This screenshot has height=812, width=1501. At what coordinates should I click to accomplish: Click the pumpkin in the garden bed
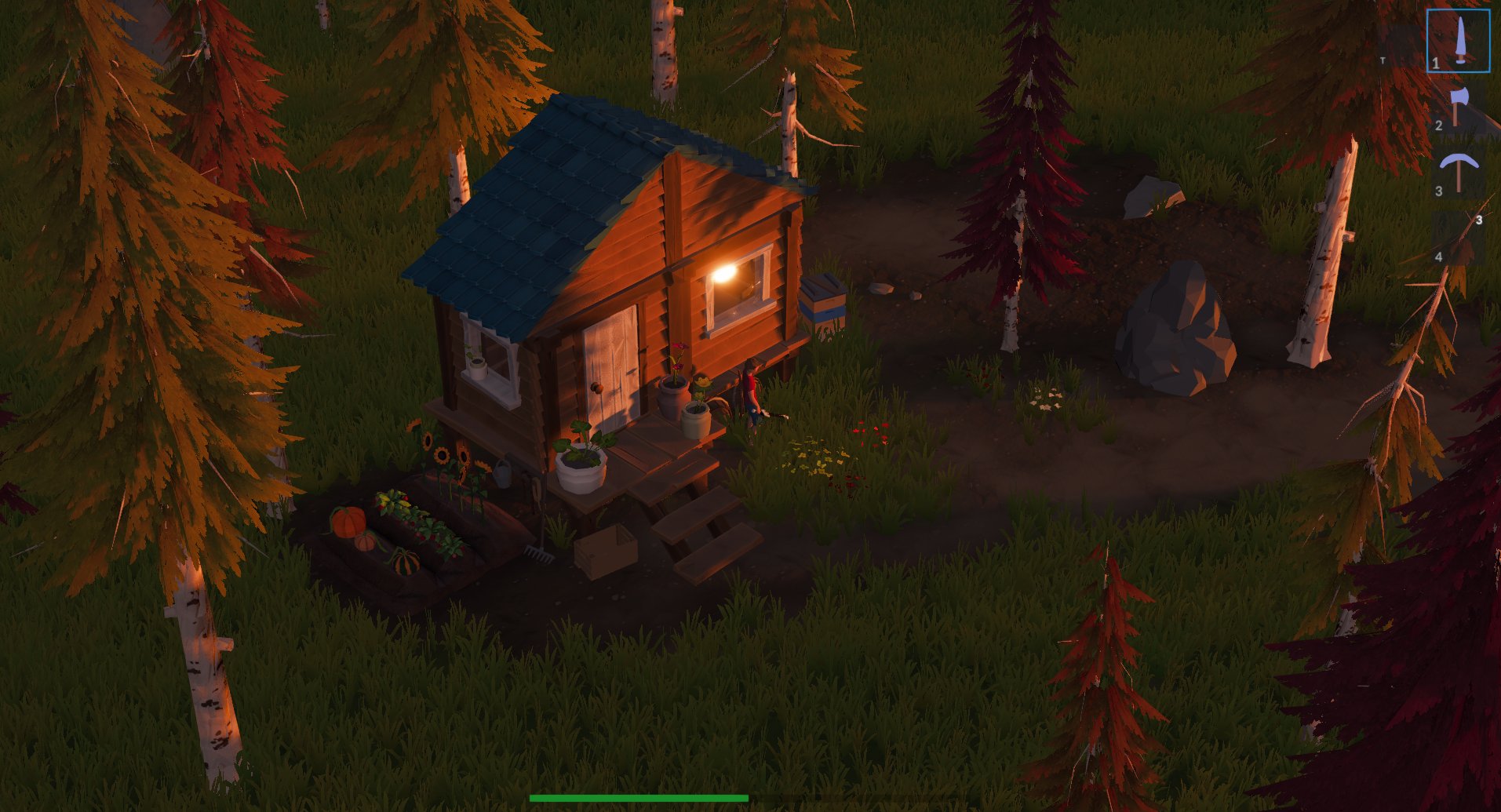pos(348,522)
